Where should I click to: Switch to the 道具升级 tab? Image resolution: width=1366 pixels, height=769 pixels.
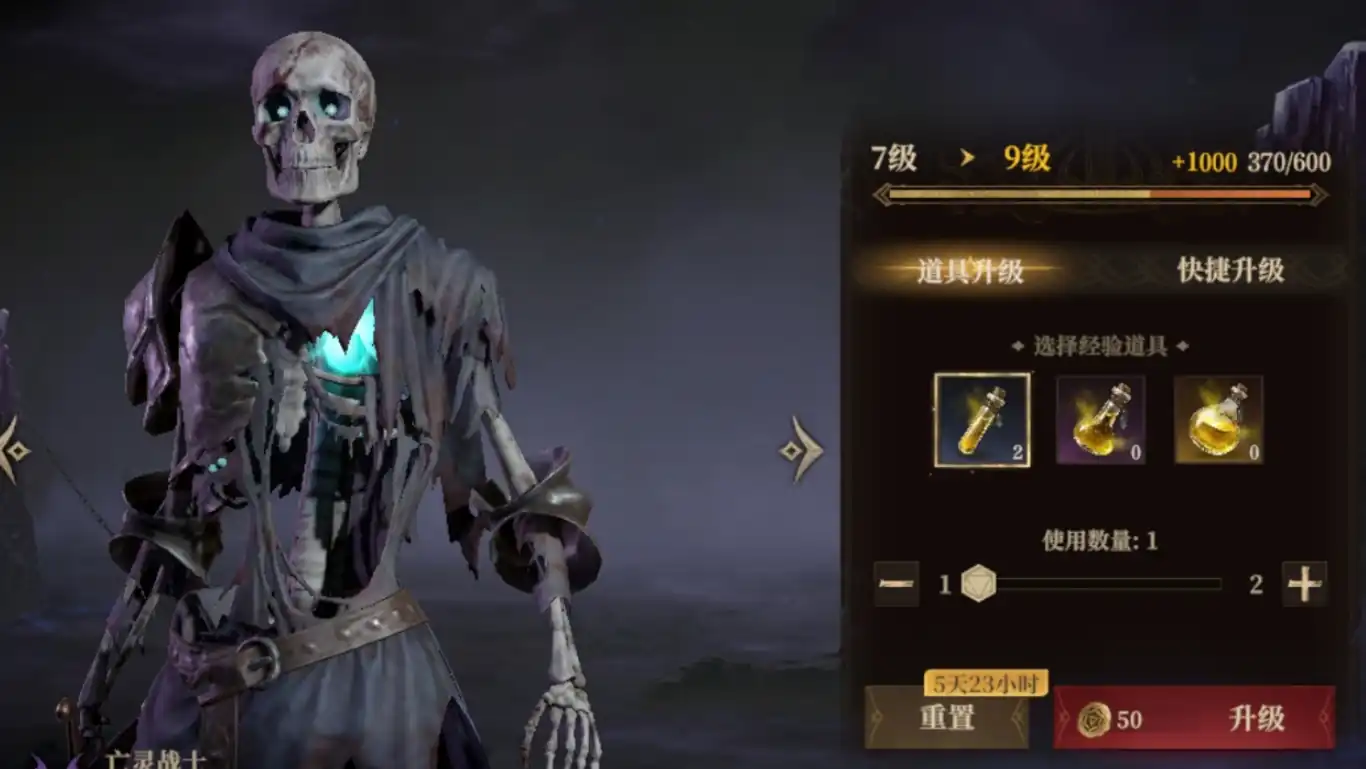coord(969,270)
